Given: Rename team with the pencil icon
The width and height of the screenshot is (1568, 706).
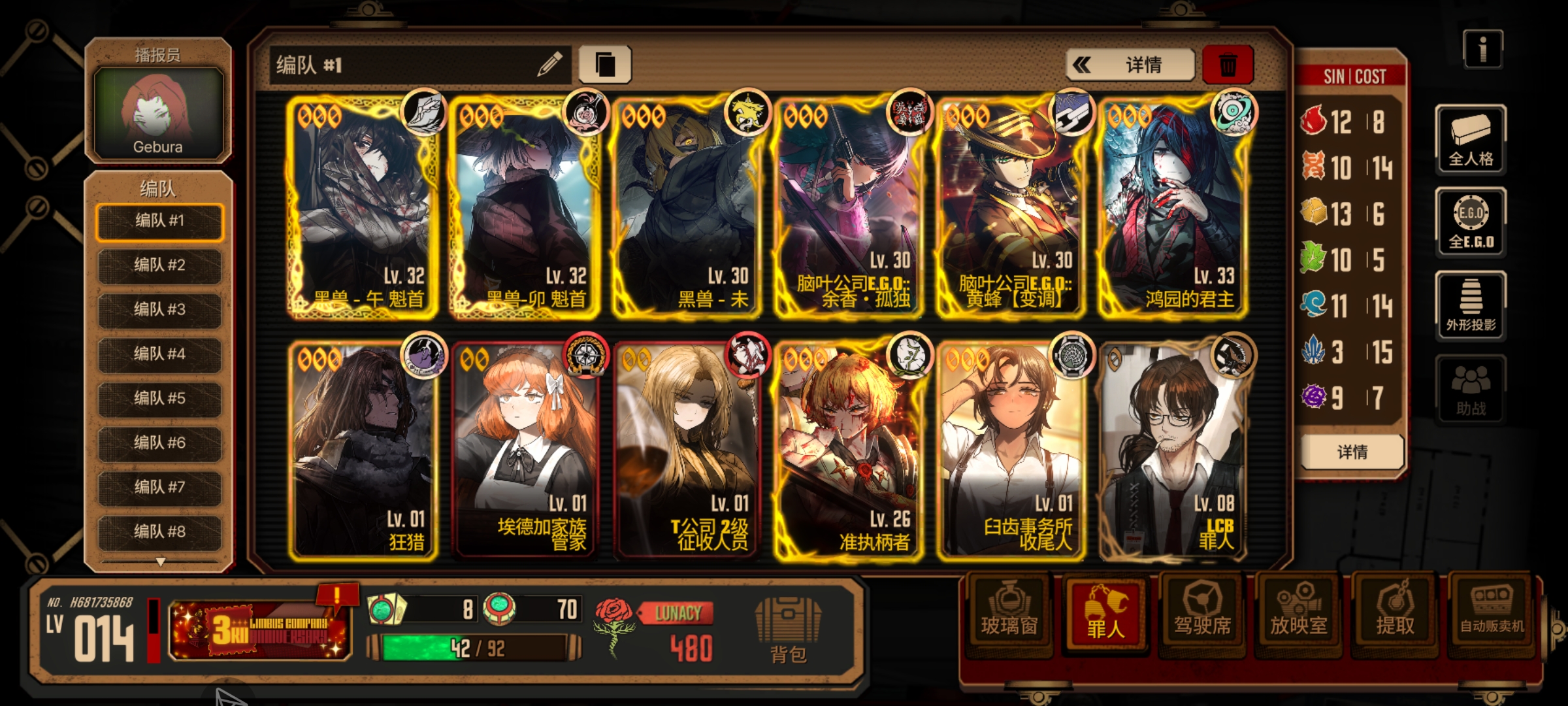Looking at the screenshot, I should (x=549, y=65).
